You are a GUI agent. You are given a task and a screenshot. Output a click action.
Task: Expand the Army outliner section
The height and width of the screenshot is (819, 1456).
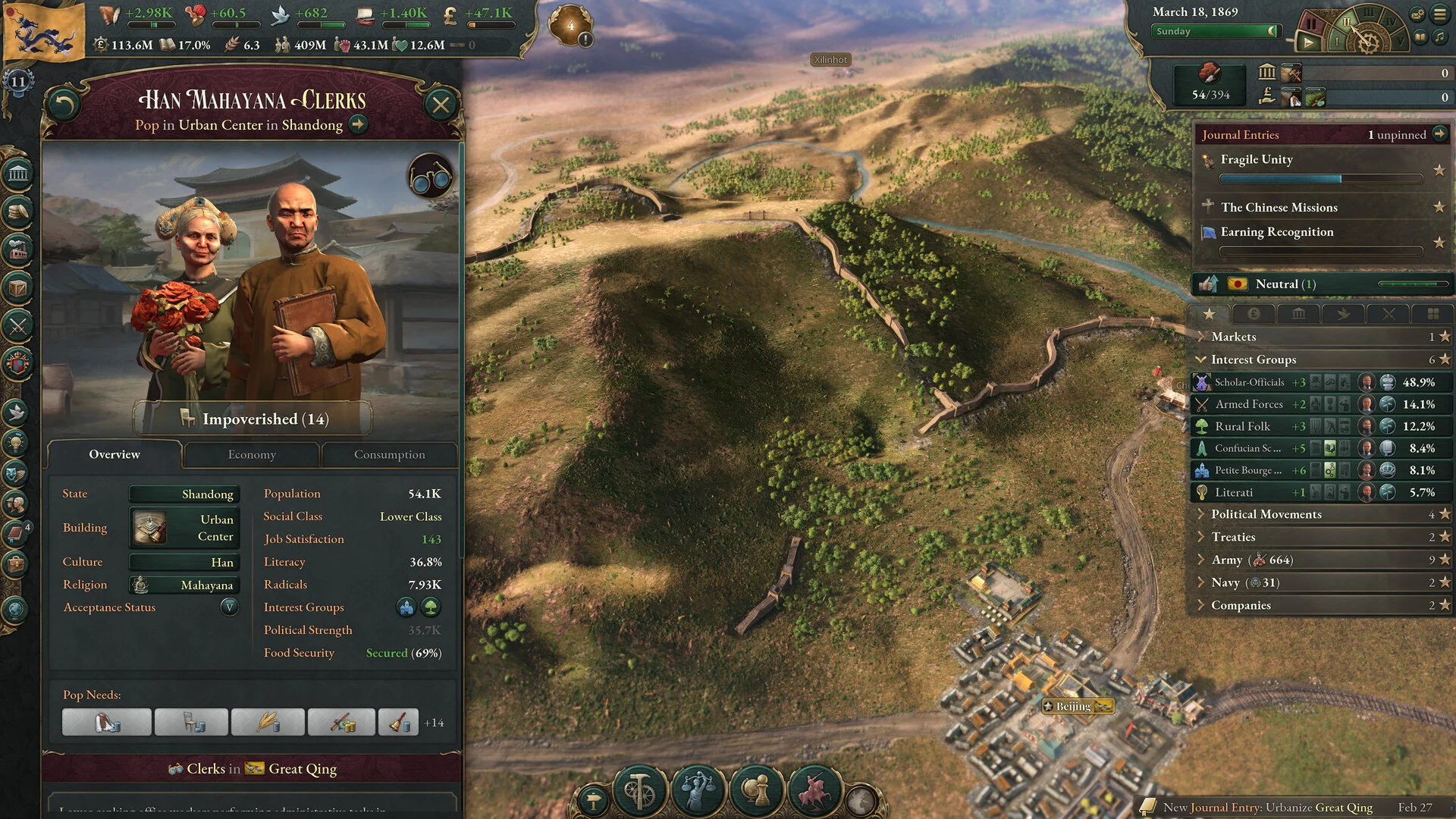pyautogui.click(x=1226, y=560)
